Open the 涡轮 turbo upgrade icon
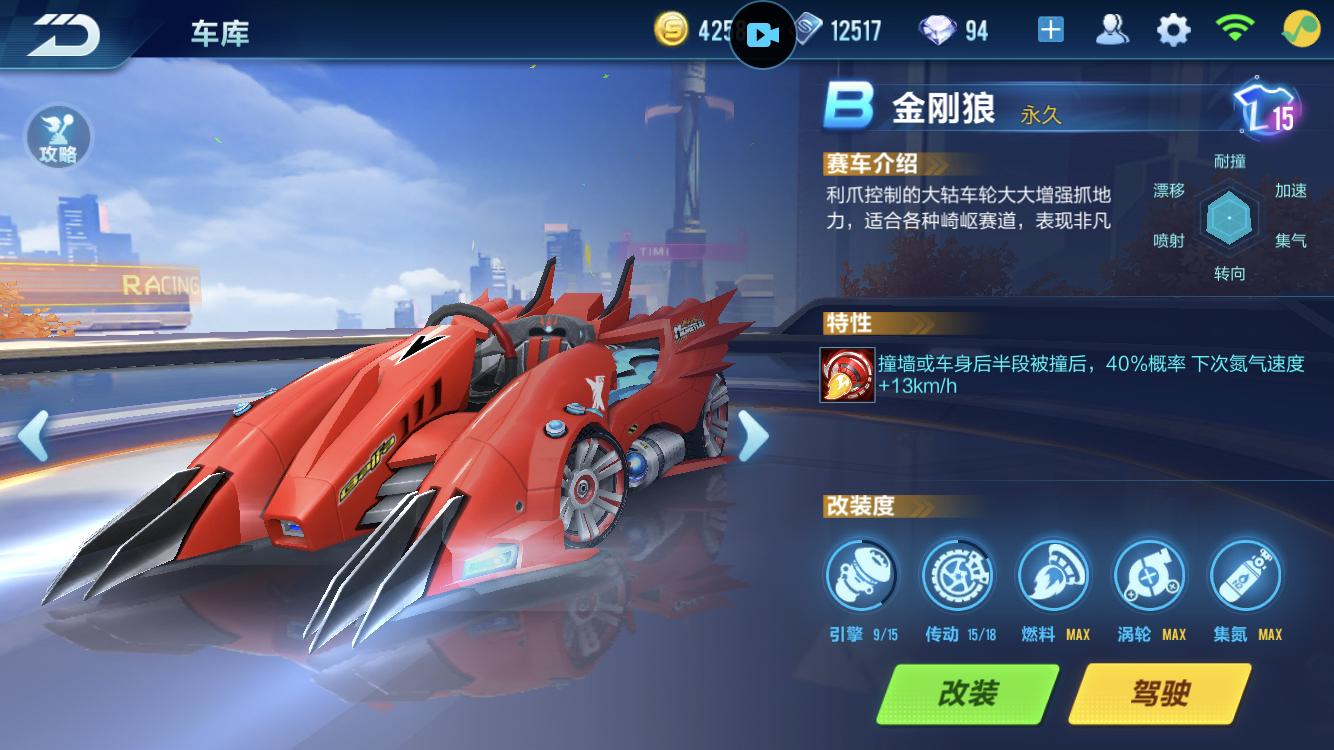The image size is (1334, 750). 1148,575
